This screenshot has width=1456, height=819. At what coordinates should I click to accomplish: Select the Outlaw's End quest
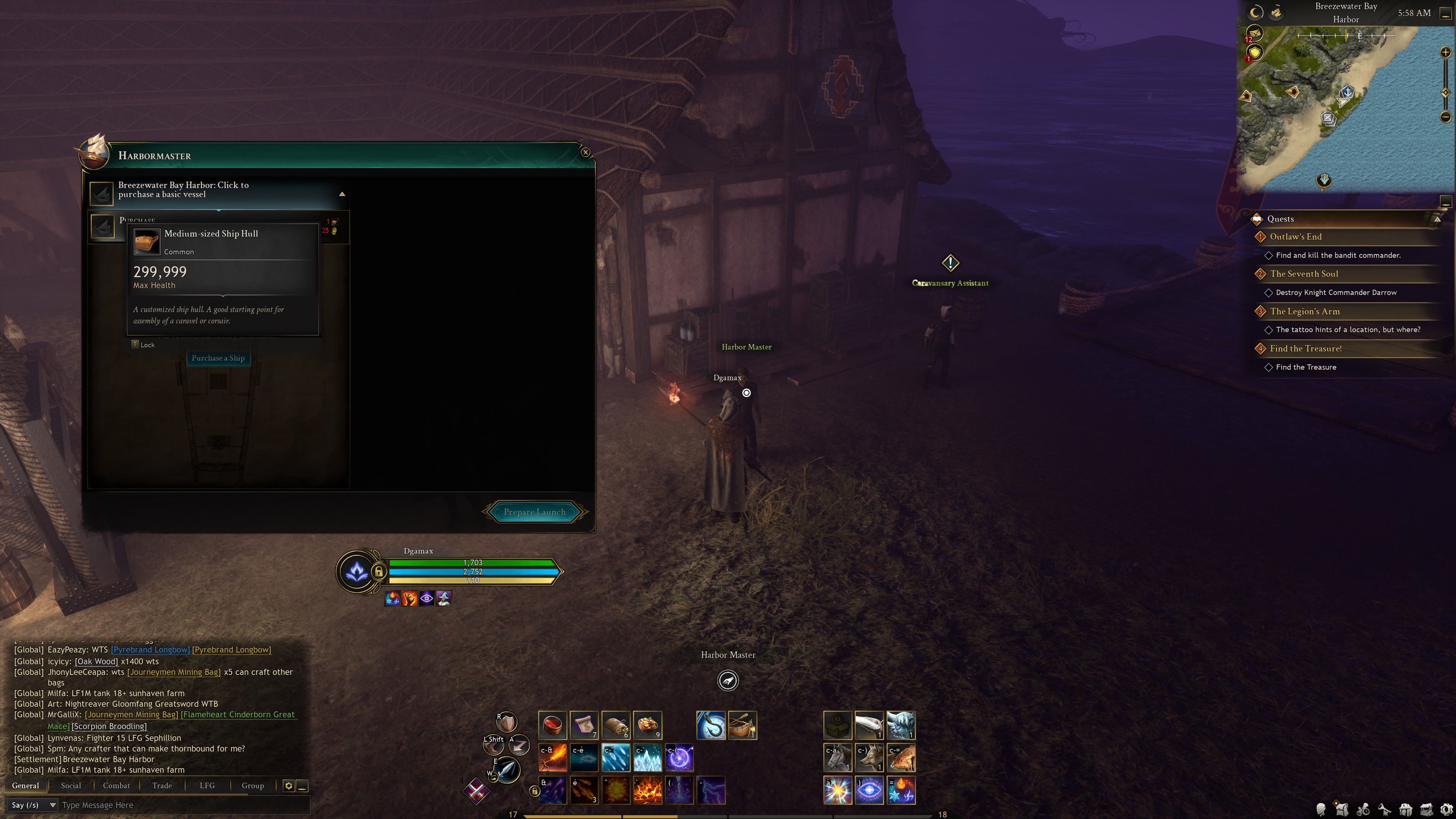1296,237
